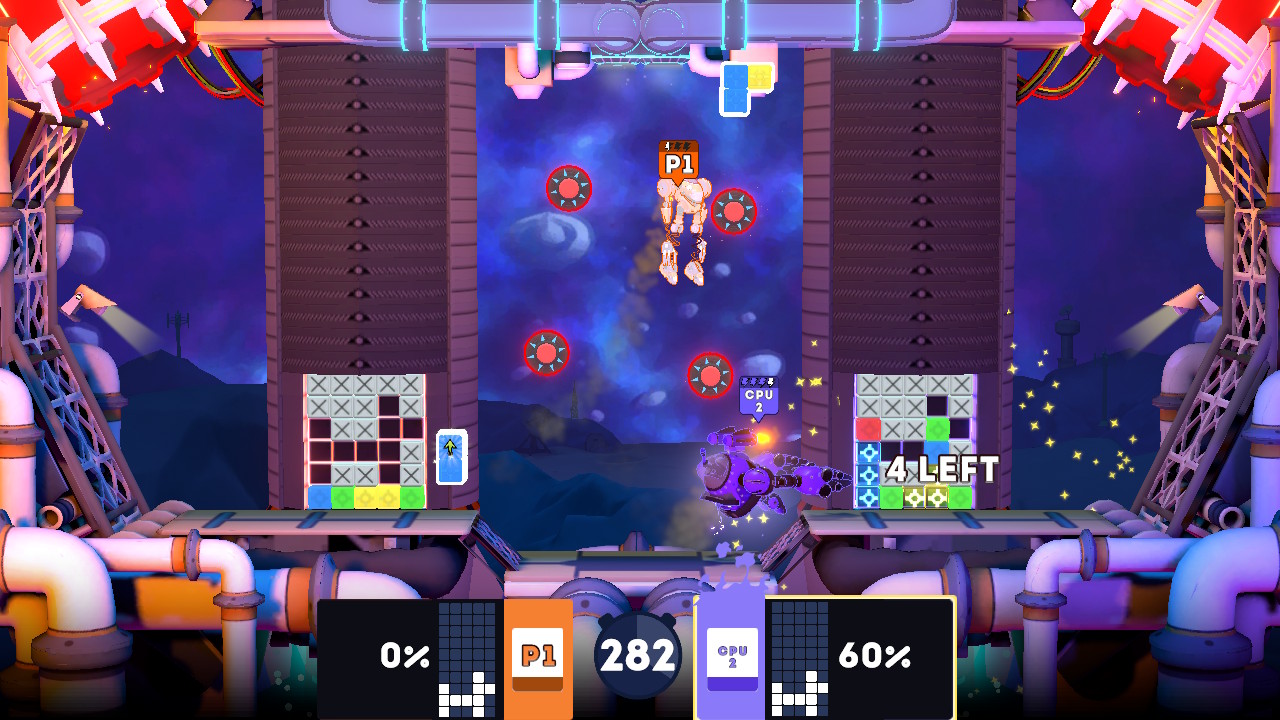Image resolution: width=1280 pixels, height=720 pixels.
Task: Expand the left player's puzzle board
Action: point(363,440)
